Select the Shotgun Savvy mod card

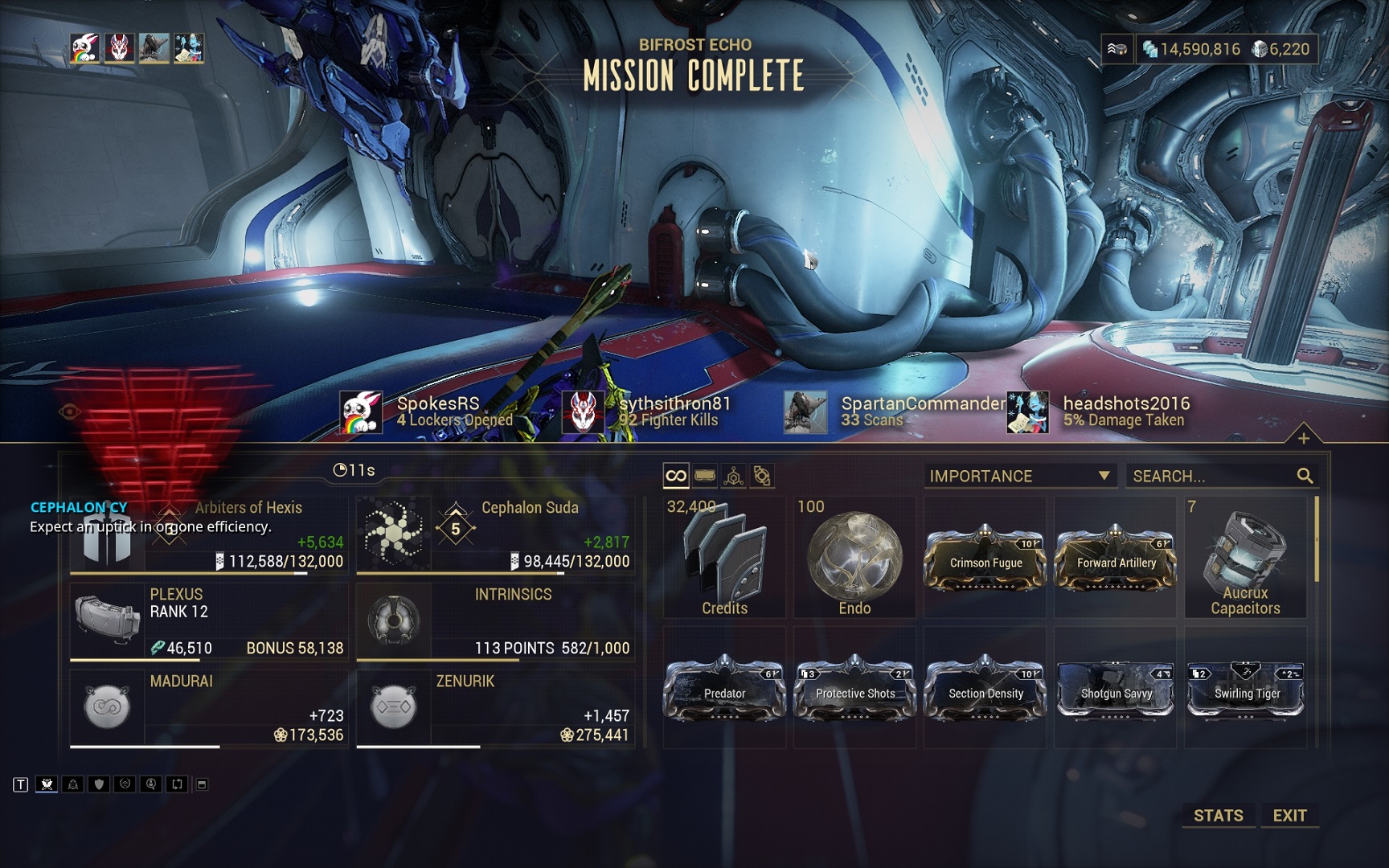point(1116,689)
